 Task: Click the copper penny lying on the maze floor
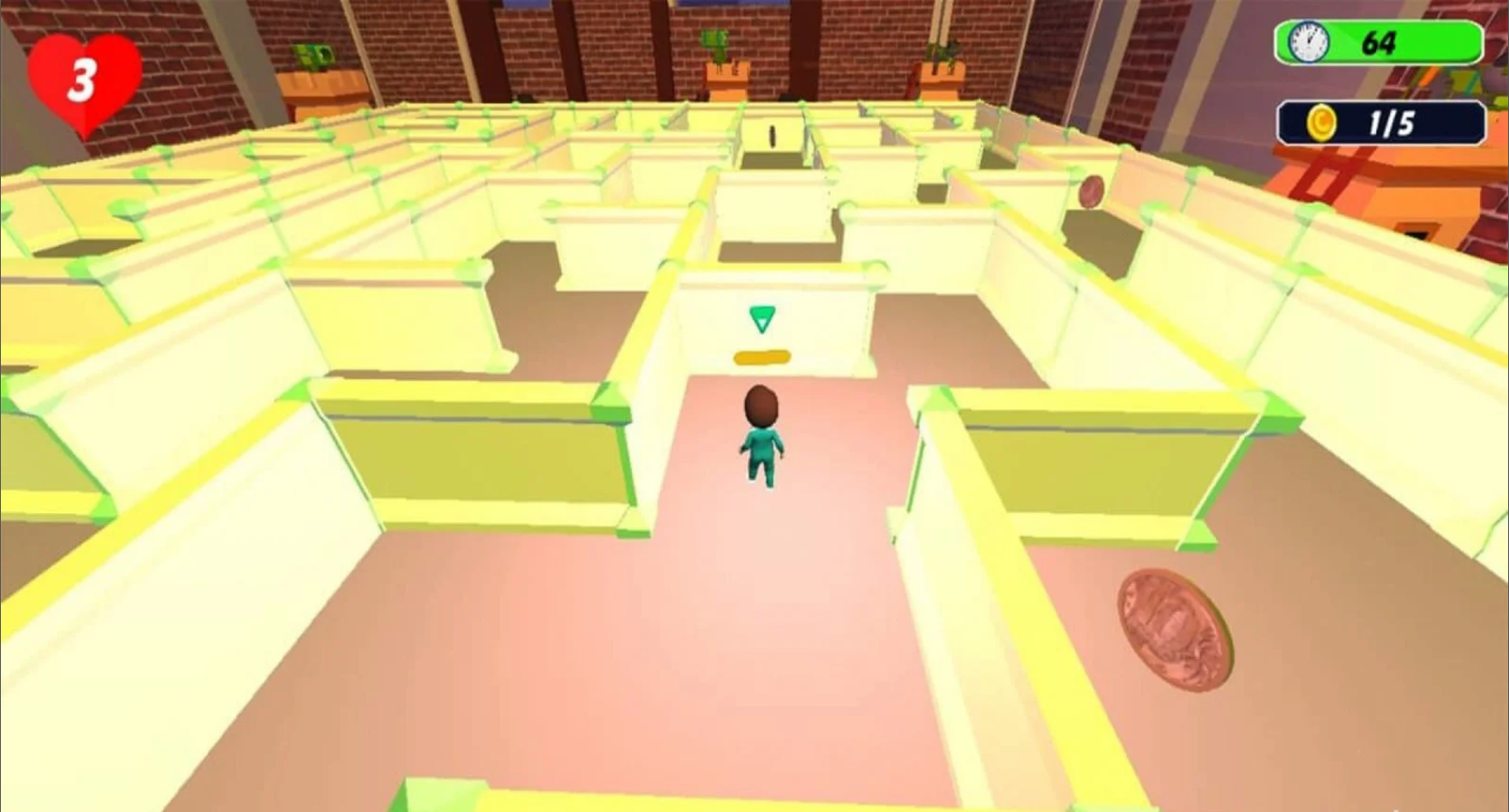click(x=1172, y=630)
